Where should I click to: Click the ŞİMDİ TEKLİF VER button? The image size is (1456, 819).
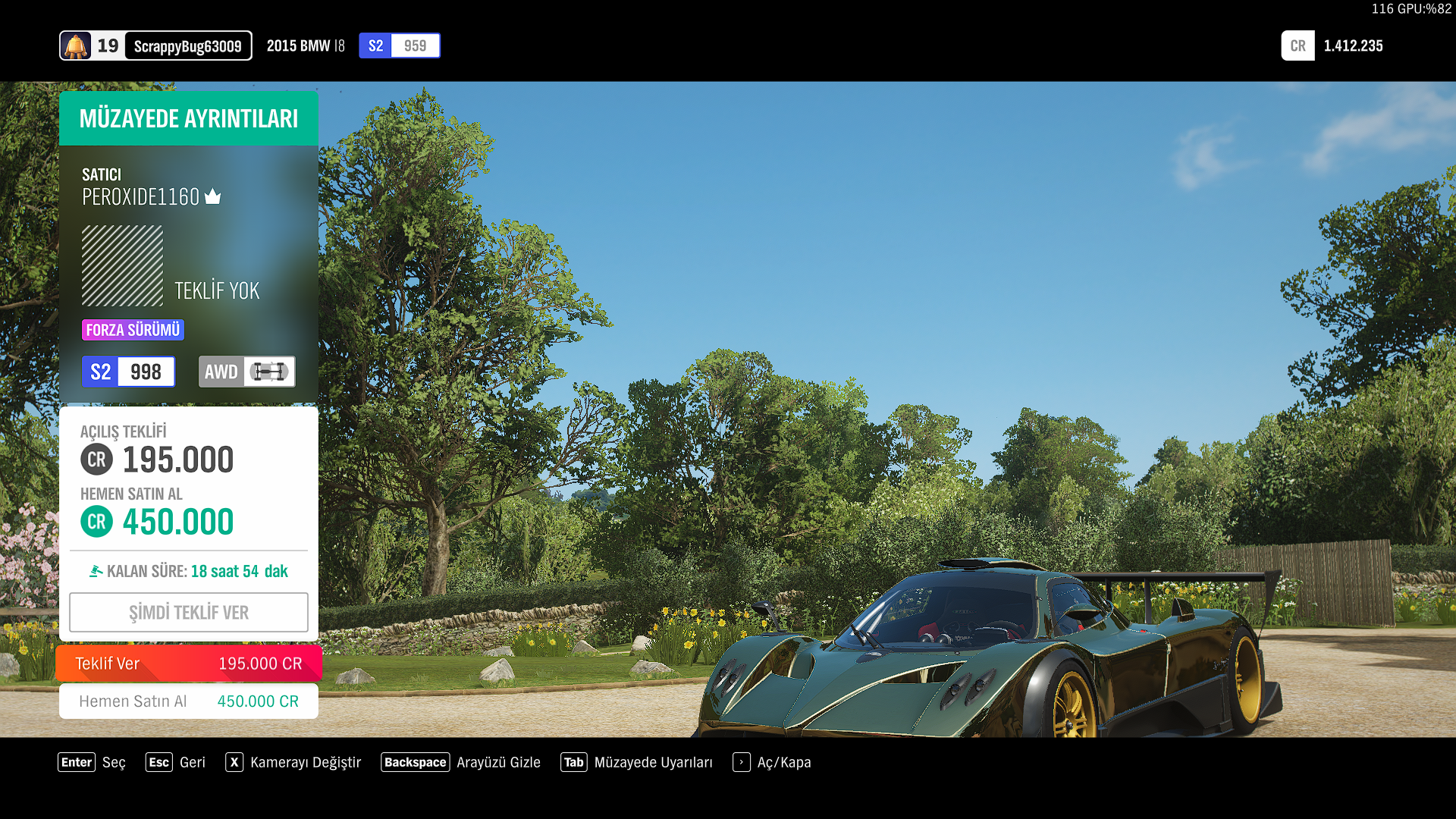tap(188, 612)
